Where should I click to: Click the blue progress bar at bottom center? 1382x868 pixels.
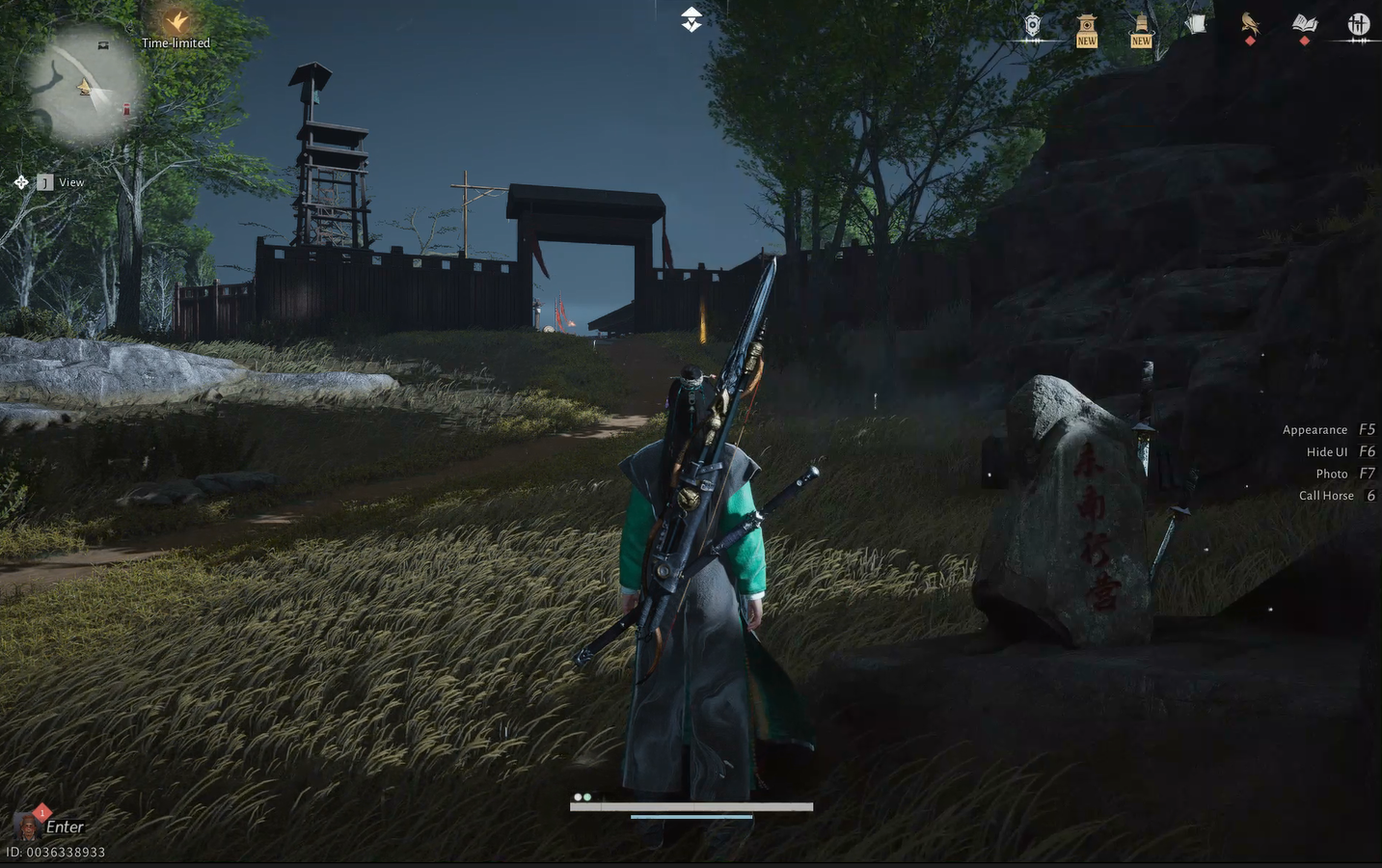coord(691,815)
